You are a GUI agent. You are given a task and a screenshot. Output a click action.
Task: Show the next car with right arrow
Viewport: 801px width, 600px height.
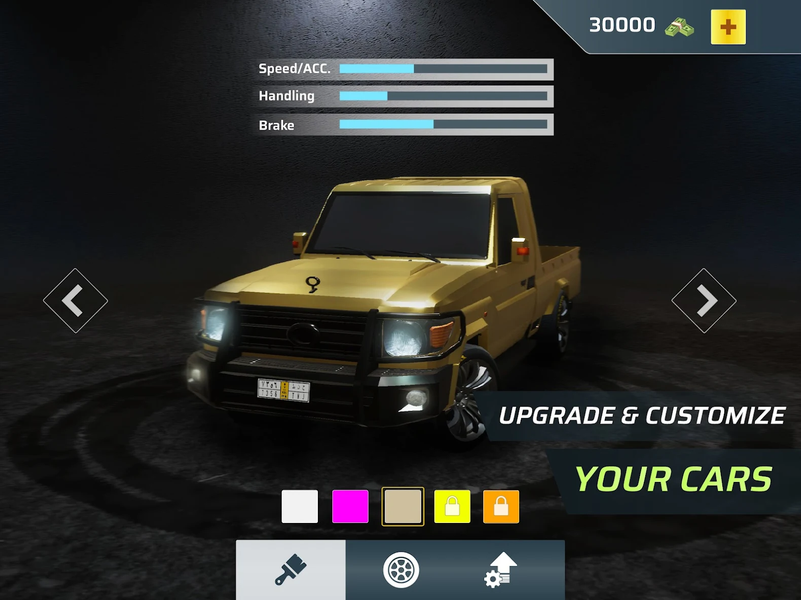(x=703, y=300)
